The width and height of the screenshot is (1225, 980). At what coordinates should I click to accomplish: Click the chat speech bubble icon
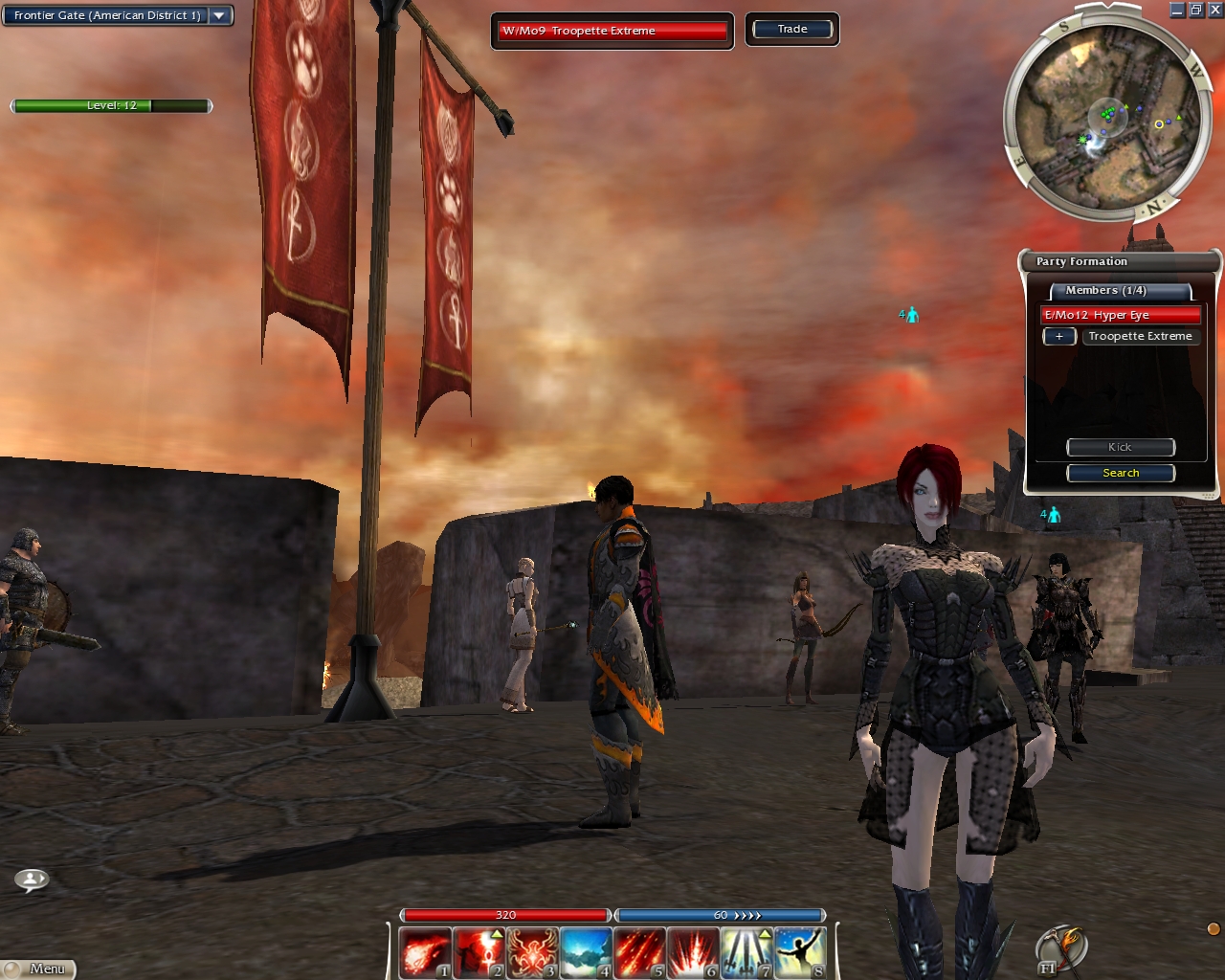pyautogui.click(x=32, y=879)
